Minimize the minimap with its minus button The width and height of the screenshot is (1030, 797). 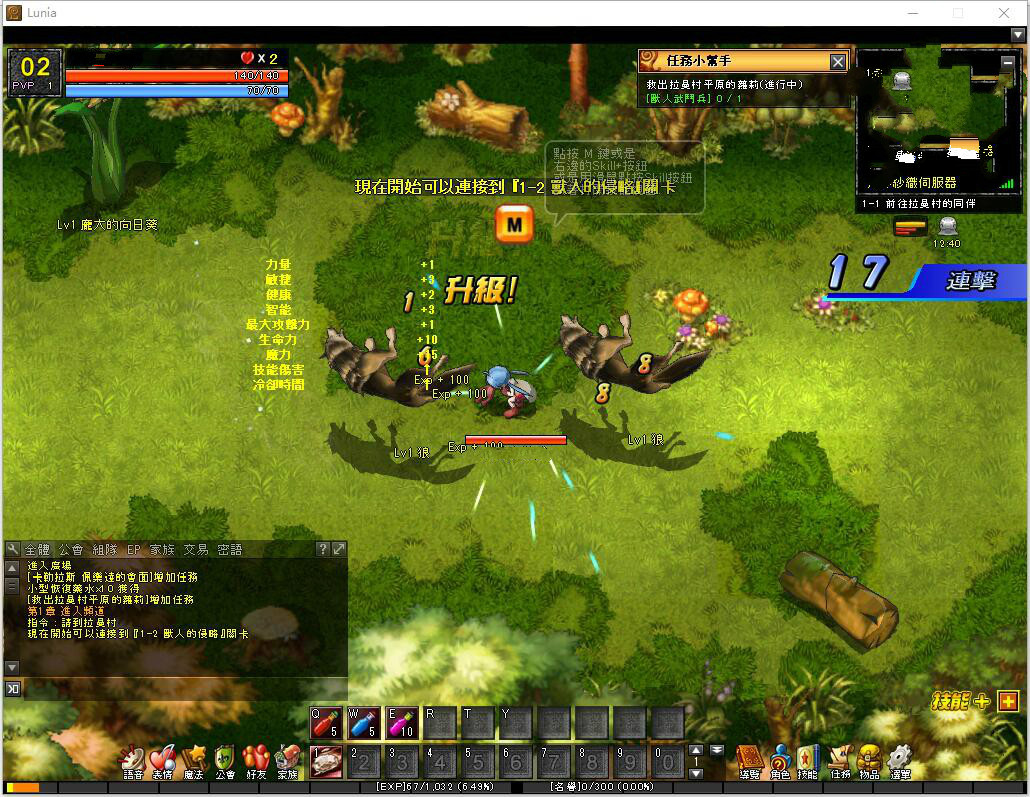pos(1008,63)
